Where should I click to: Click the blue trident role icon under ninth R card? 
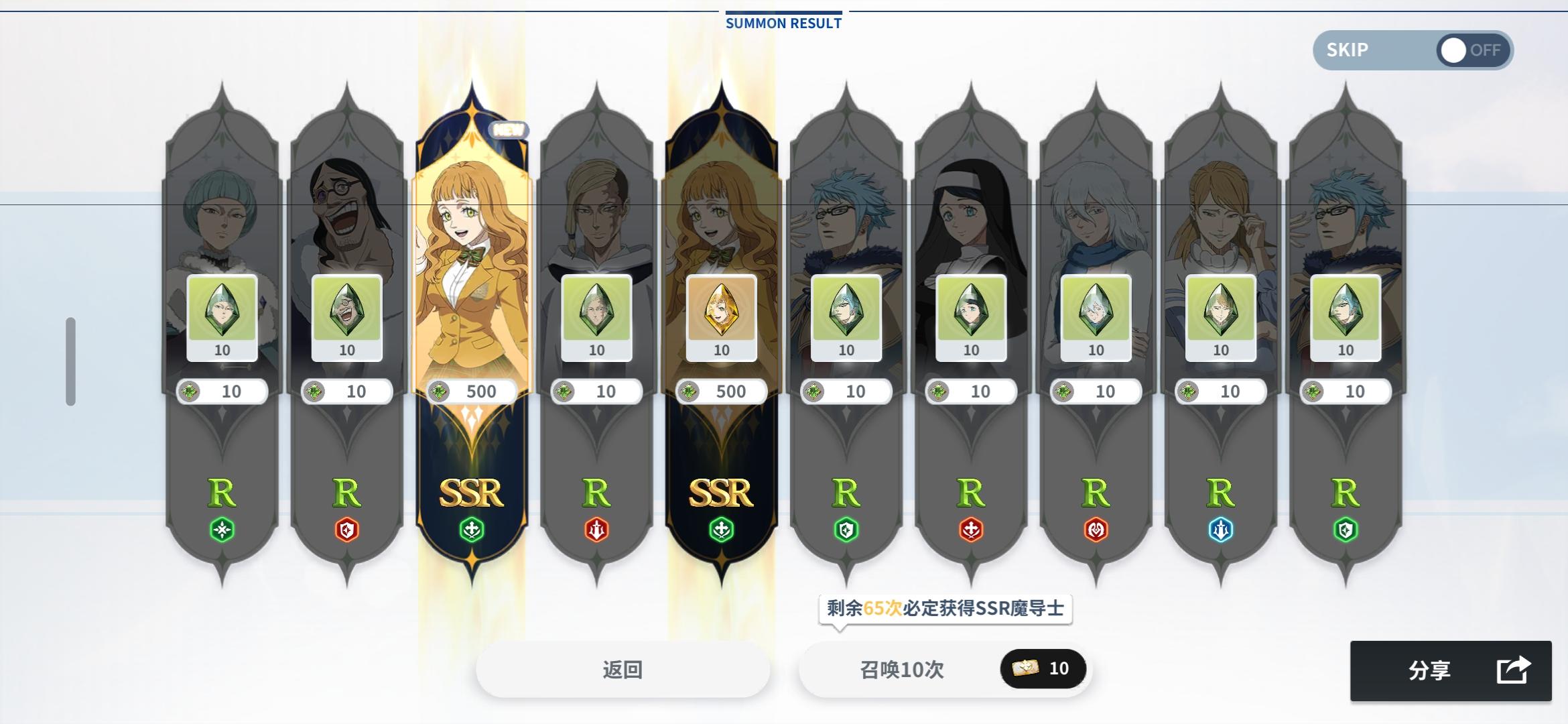[x=1222, y=529]
